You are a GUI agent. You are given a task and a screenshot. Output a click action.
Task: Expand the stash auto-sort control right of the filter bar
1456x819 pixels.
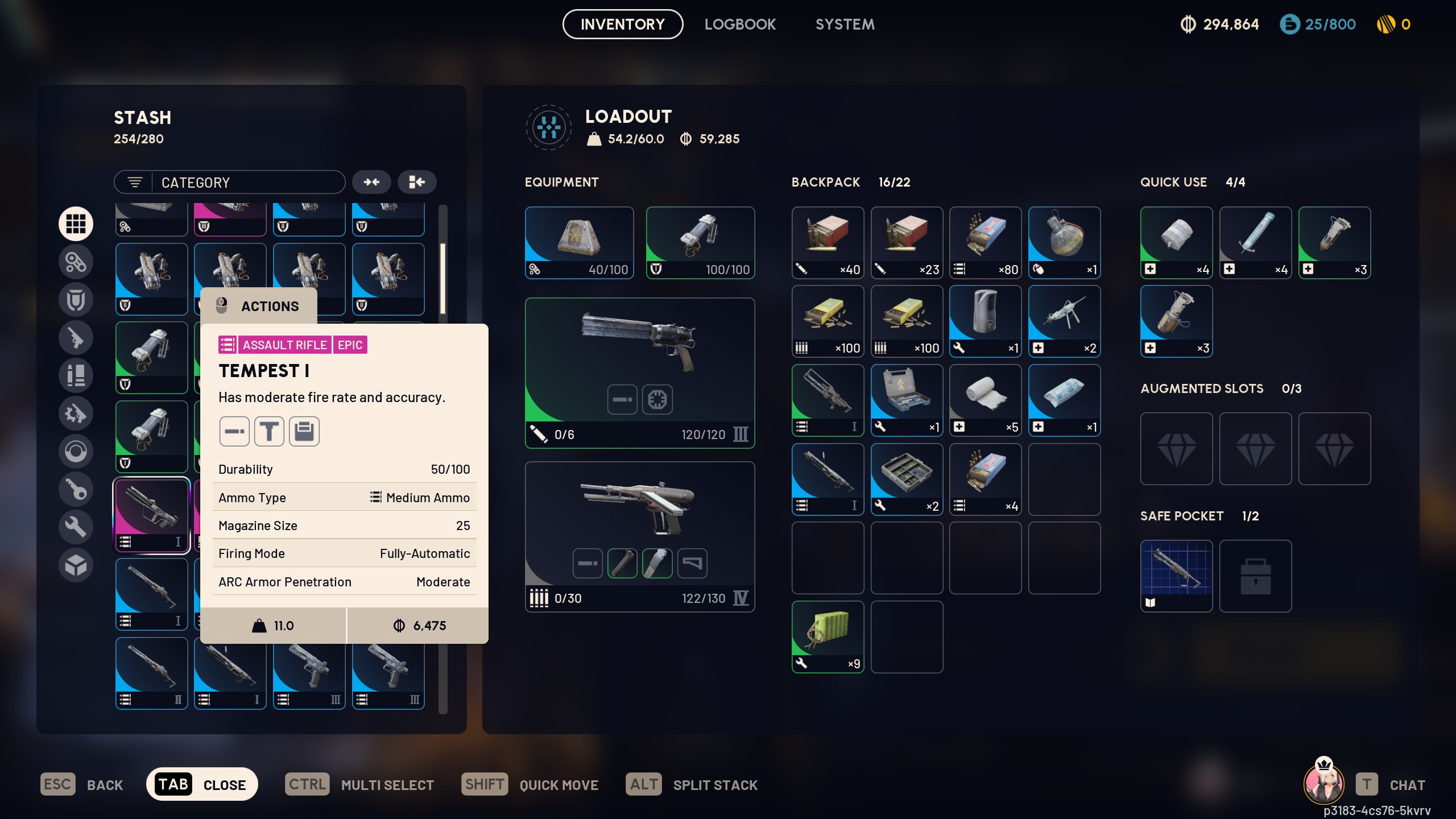point(417,182)
